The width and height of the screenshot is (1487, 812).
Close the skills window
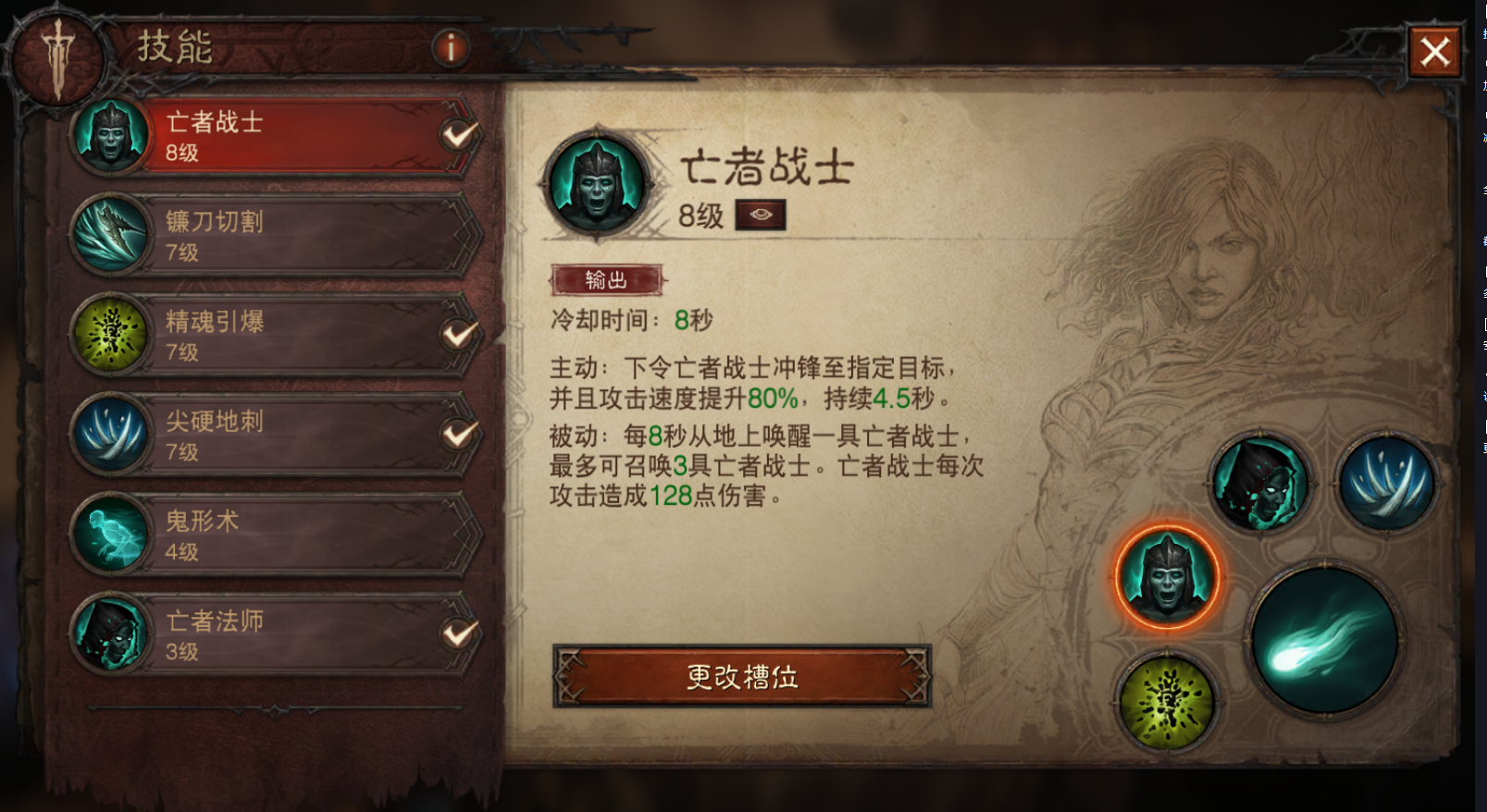click(1435, 52)
